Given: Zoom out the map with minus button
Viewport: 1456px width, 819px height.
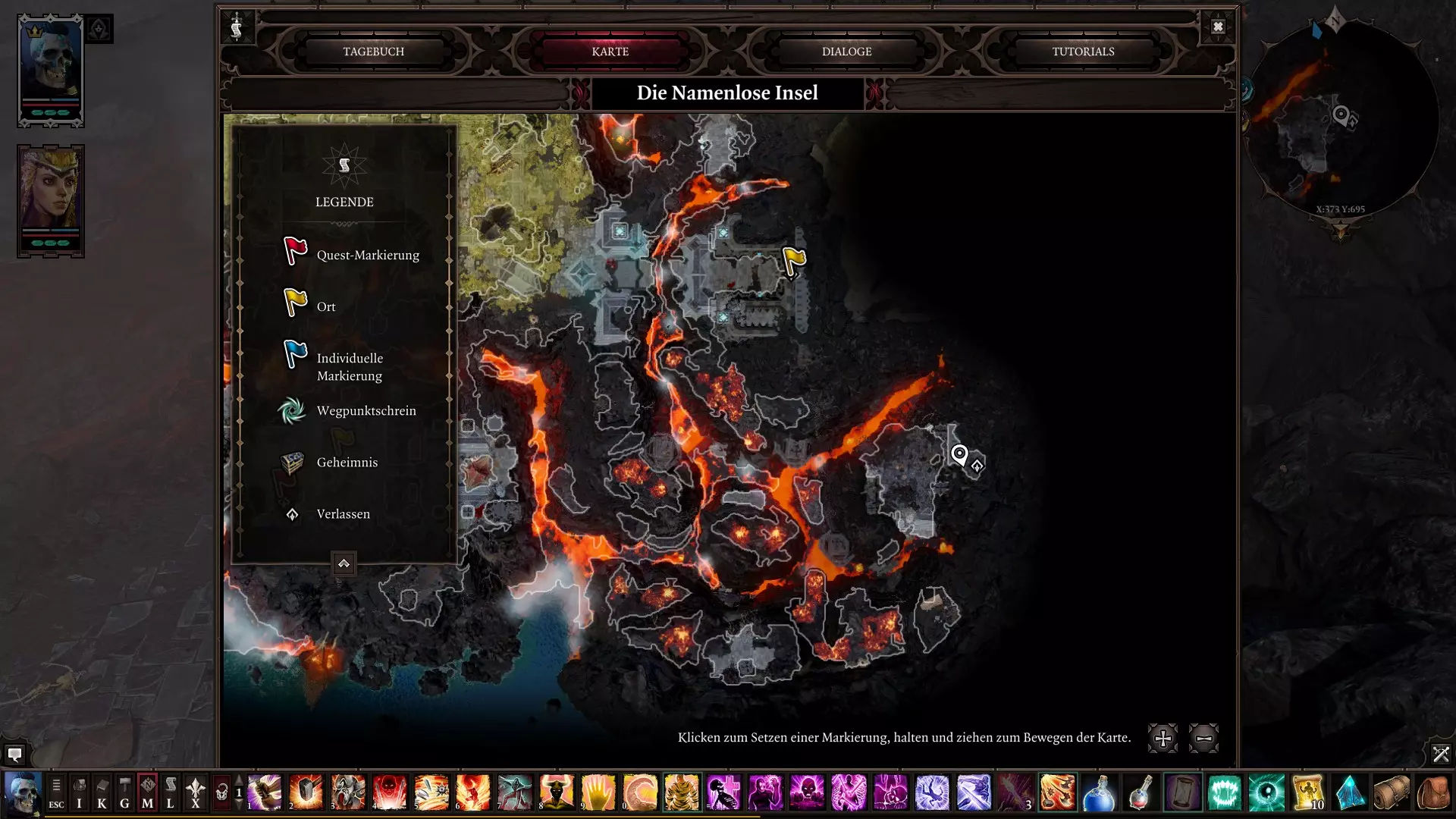Looking at the screenshot, I should tap(1203, 738).
